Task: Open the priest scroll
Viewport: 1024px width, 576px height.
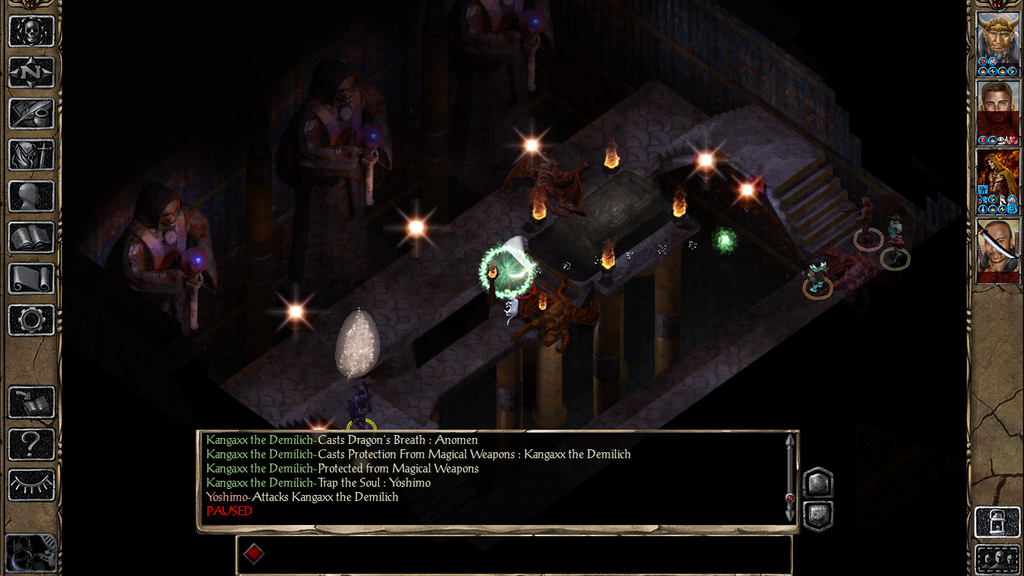Action: (31, 278)
